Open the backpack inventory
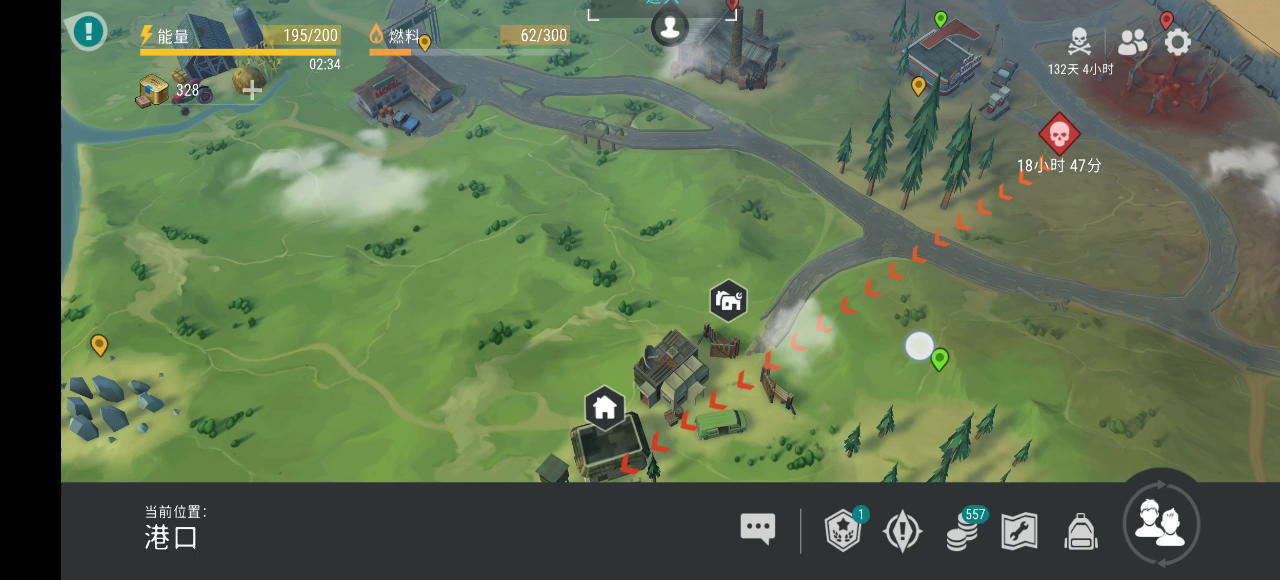Viewport: 1280px width, 580px height. point(1081,531)
